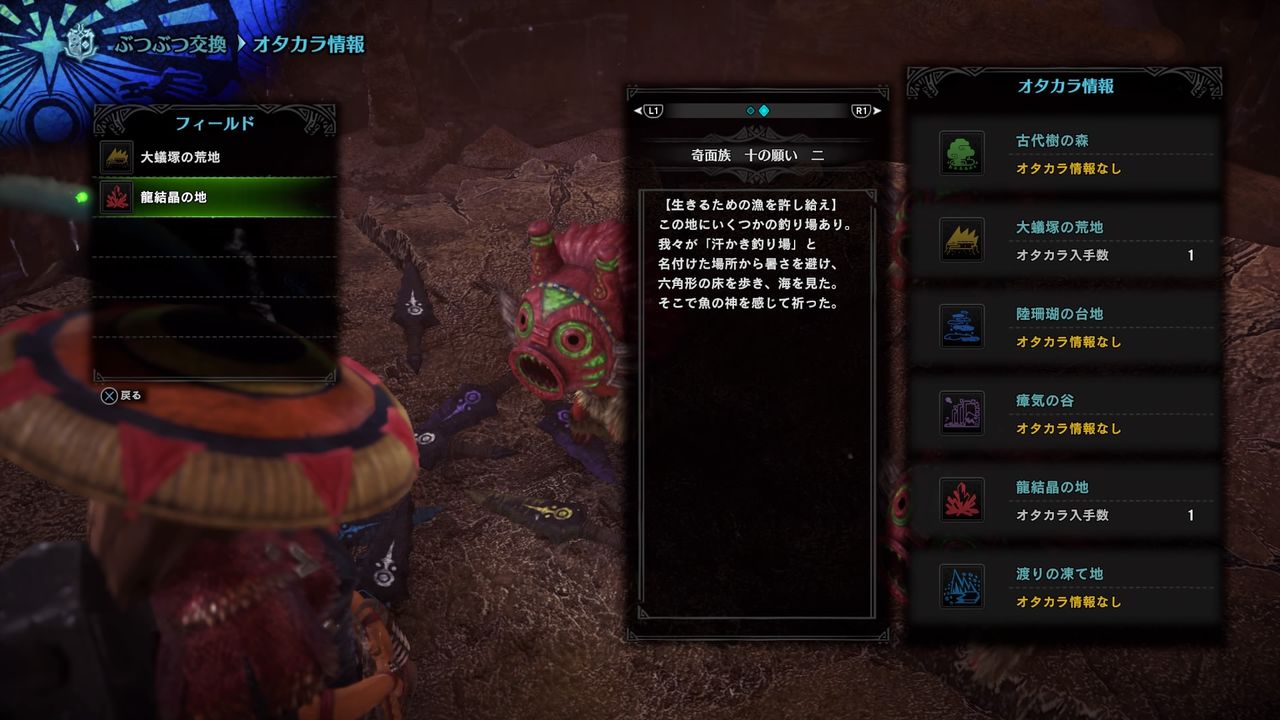Click the 奇面族 十の願い 二 title

click(756, 156)
